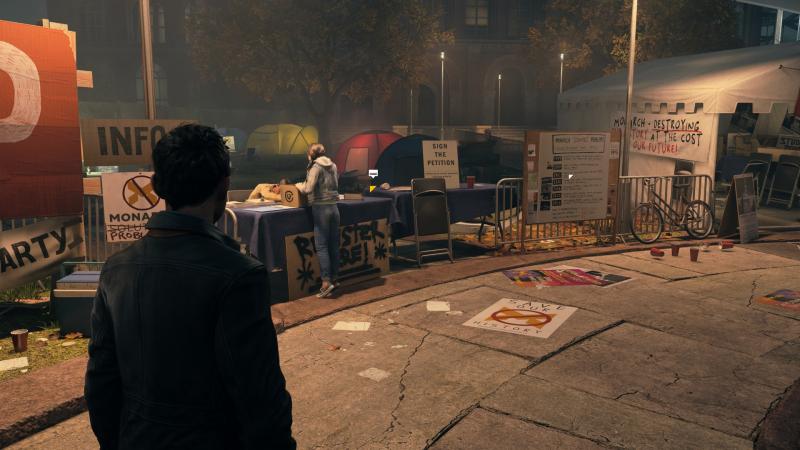Viewport: 800px width, 450px height.
Task: Select the white triangle marker on the notice board
Action: [x=571, y=177]
